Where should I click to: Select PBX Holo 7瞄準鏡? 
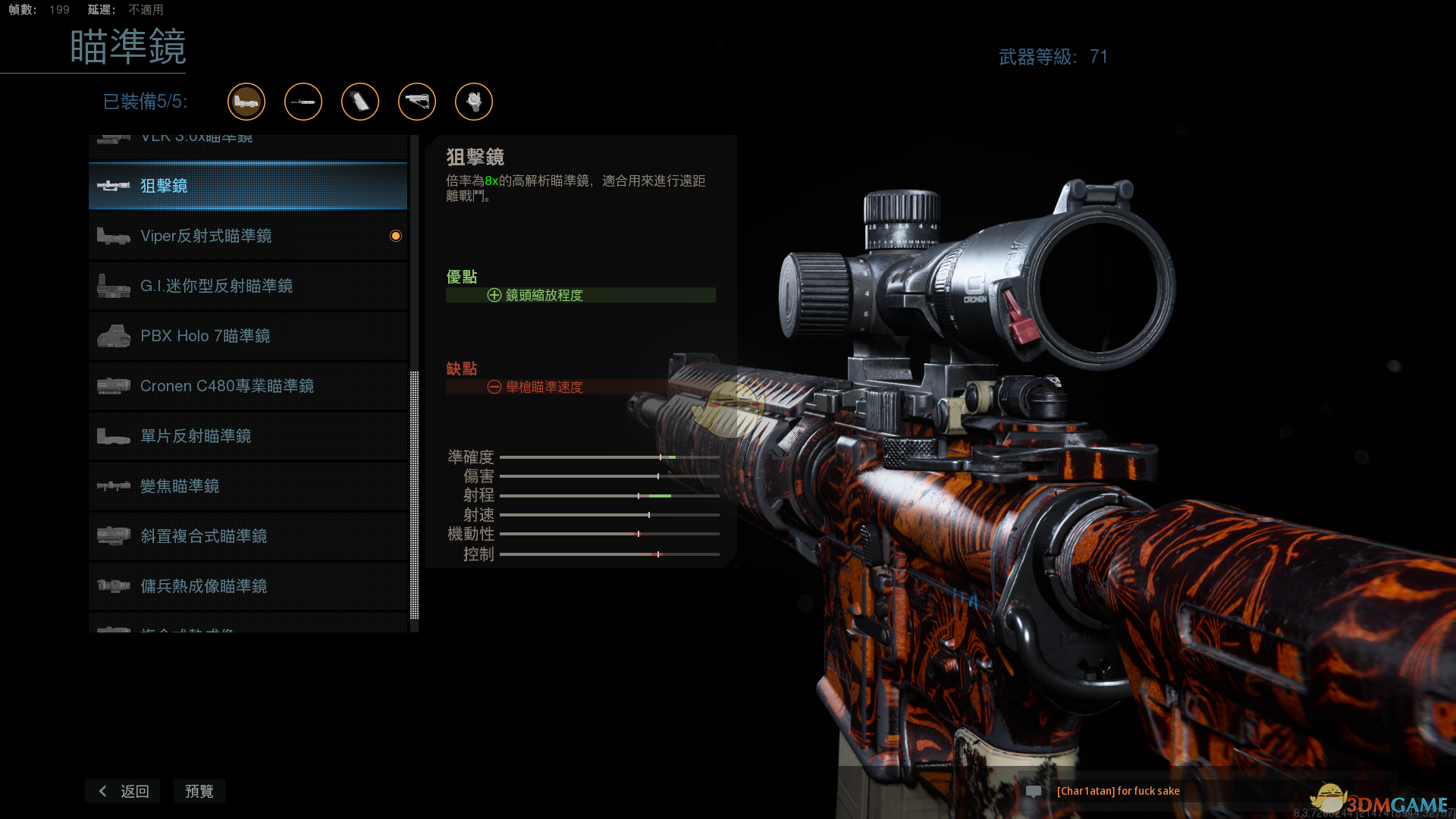[x=247, y=336]
